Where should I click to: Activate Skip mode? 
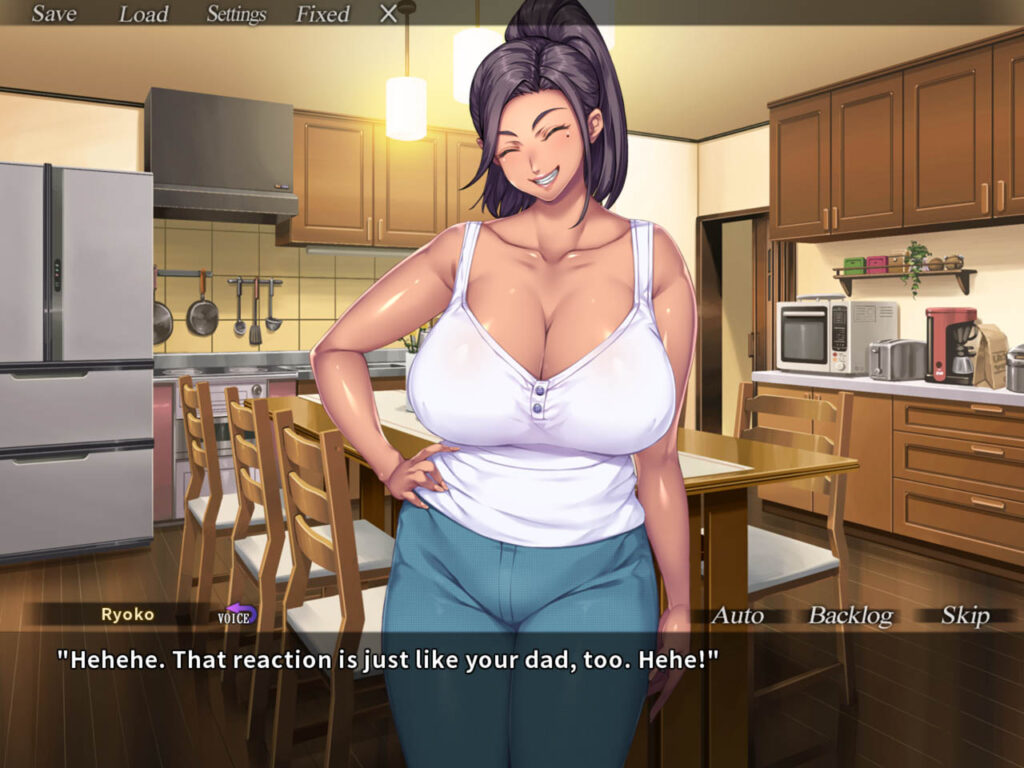(965, 615)
